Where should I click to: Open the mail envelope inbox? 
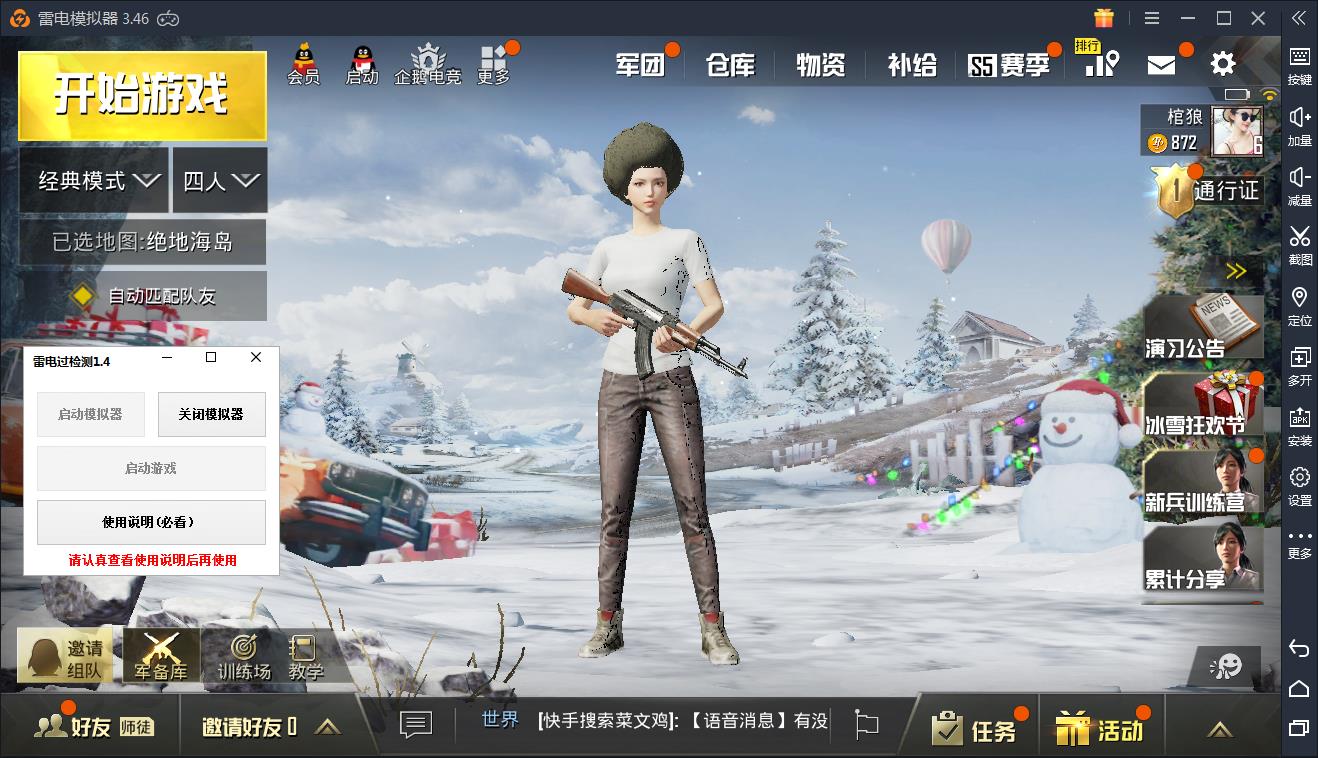click(x=1161, y=65)
